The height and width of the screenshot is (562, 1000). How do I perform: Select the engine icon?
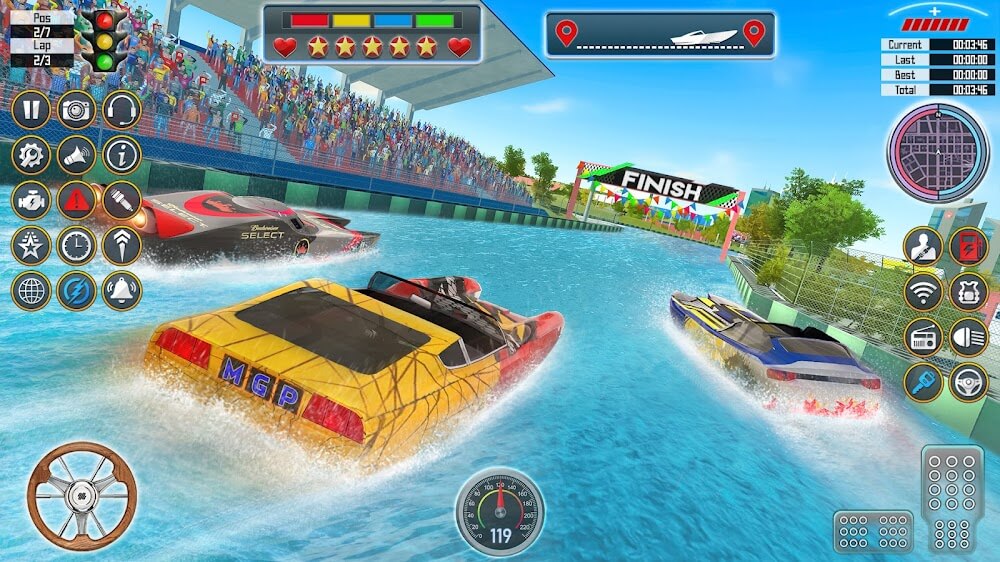click(31, 200)
